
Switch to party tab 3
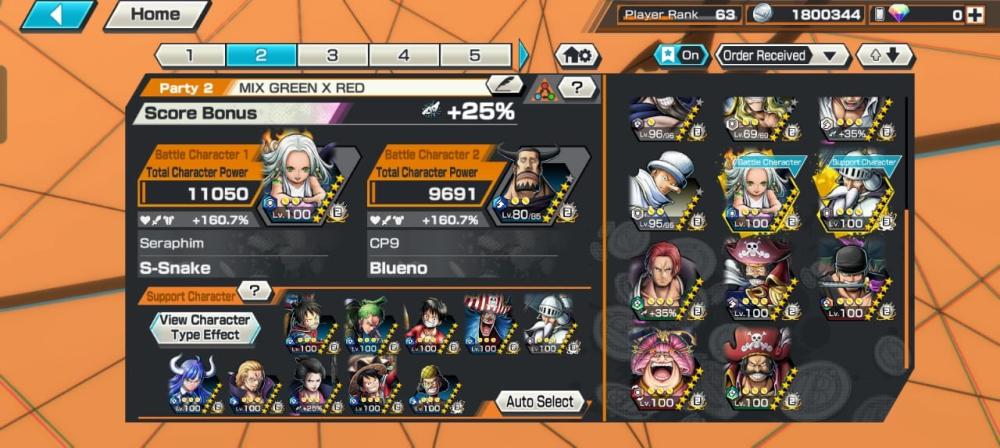click(332, 55)
